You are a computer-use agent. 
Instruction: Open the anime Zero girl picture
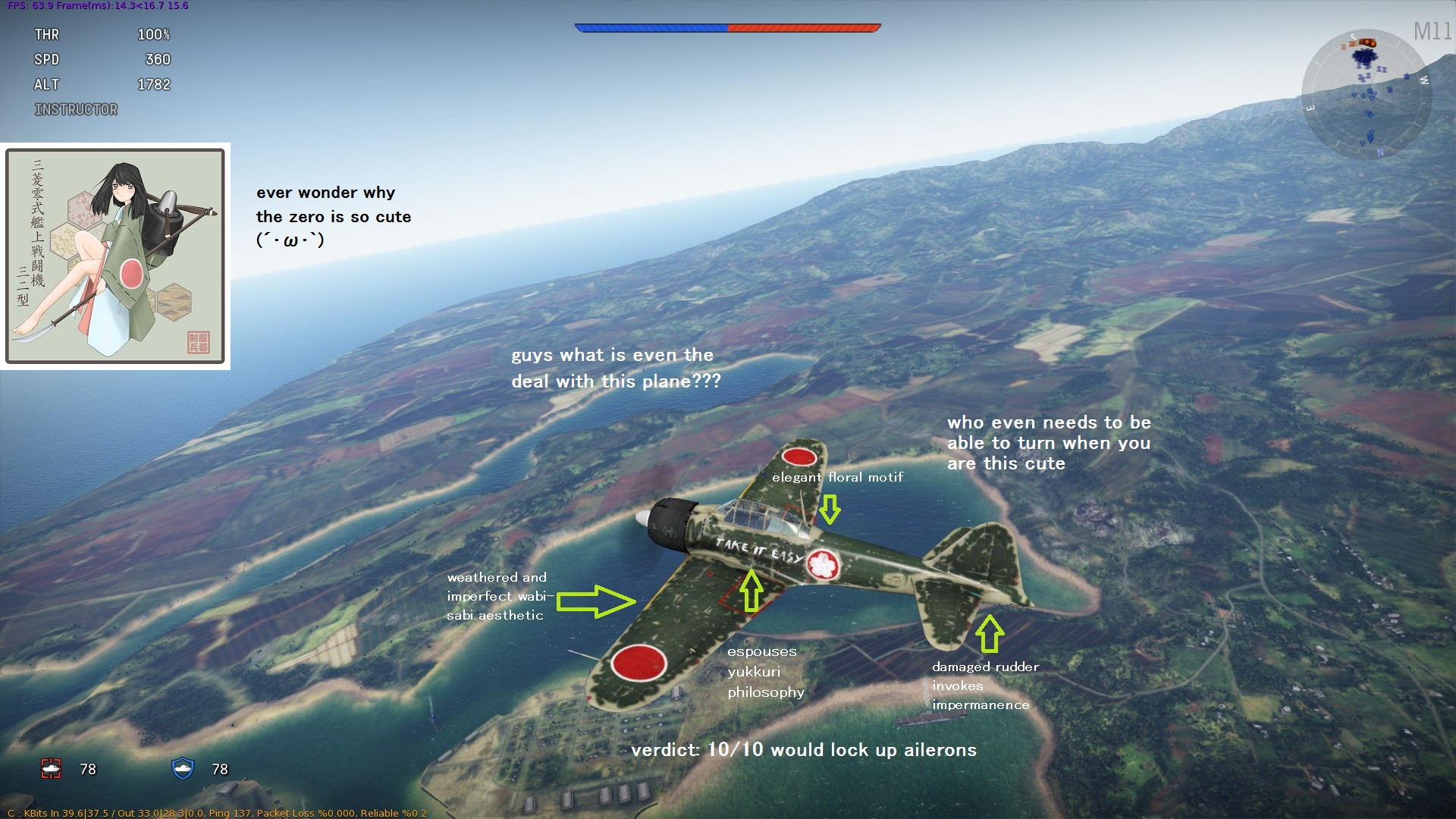115,256
